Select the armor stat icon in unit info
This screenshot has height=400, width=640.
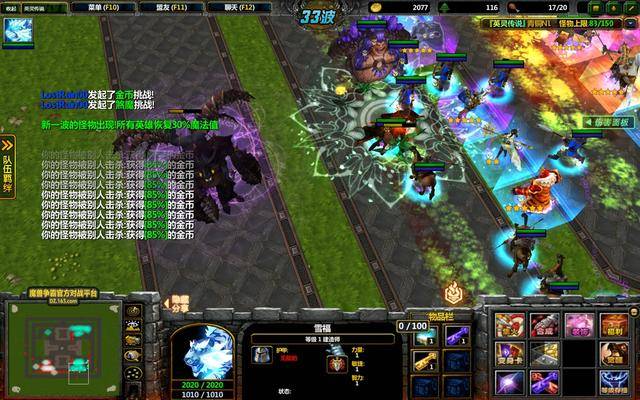click(x=260, y=353)
